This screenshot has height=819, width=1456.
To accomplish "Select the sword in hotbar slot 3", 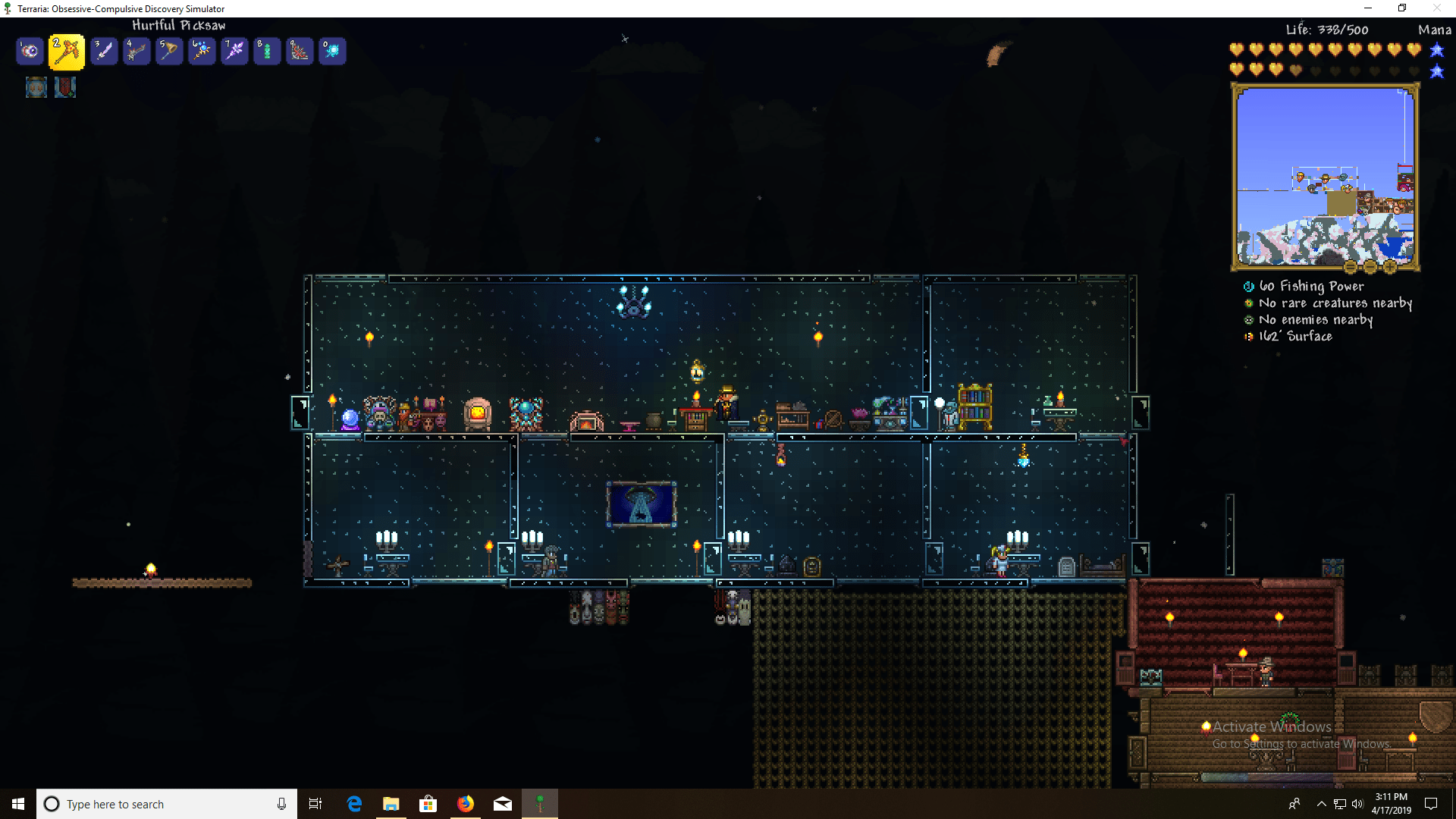I will pyautogui.click(x=104, y=51).
